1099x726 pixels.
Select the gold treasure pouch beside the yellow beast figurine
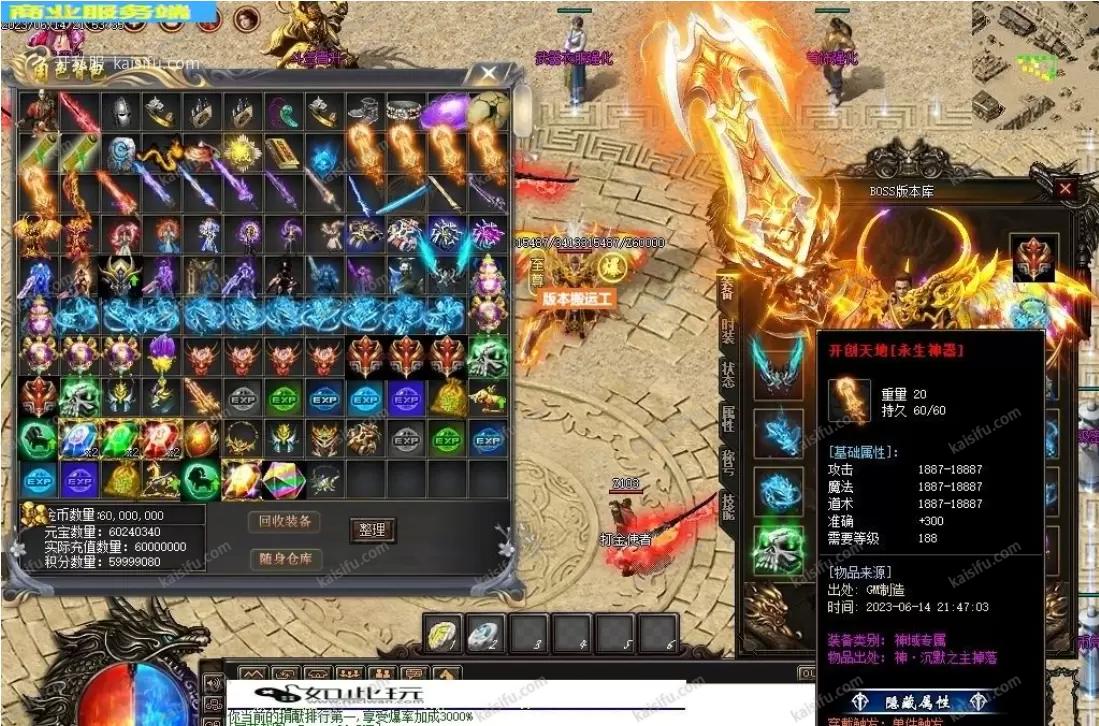(x=120, y=481)
